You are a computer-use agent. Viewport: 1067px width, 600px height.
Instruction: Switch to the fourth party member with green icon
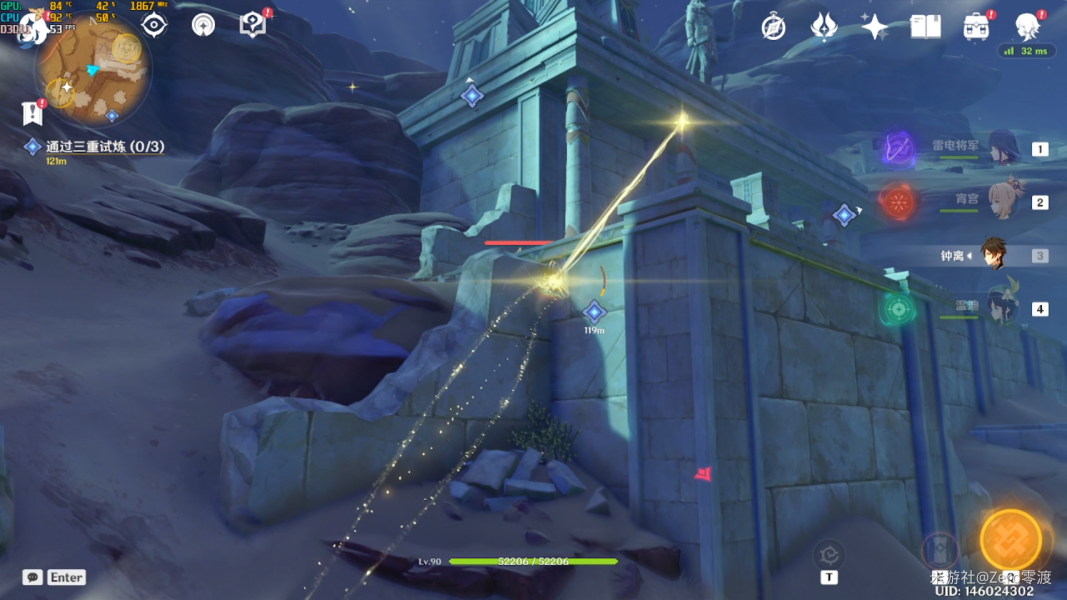click(x=1000, y=308)
